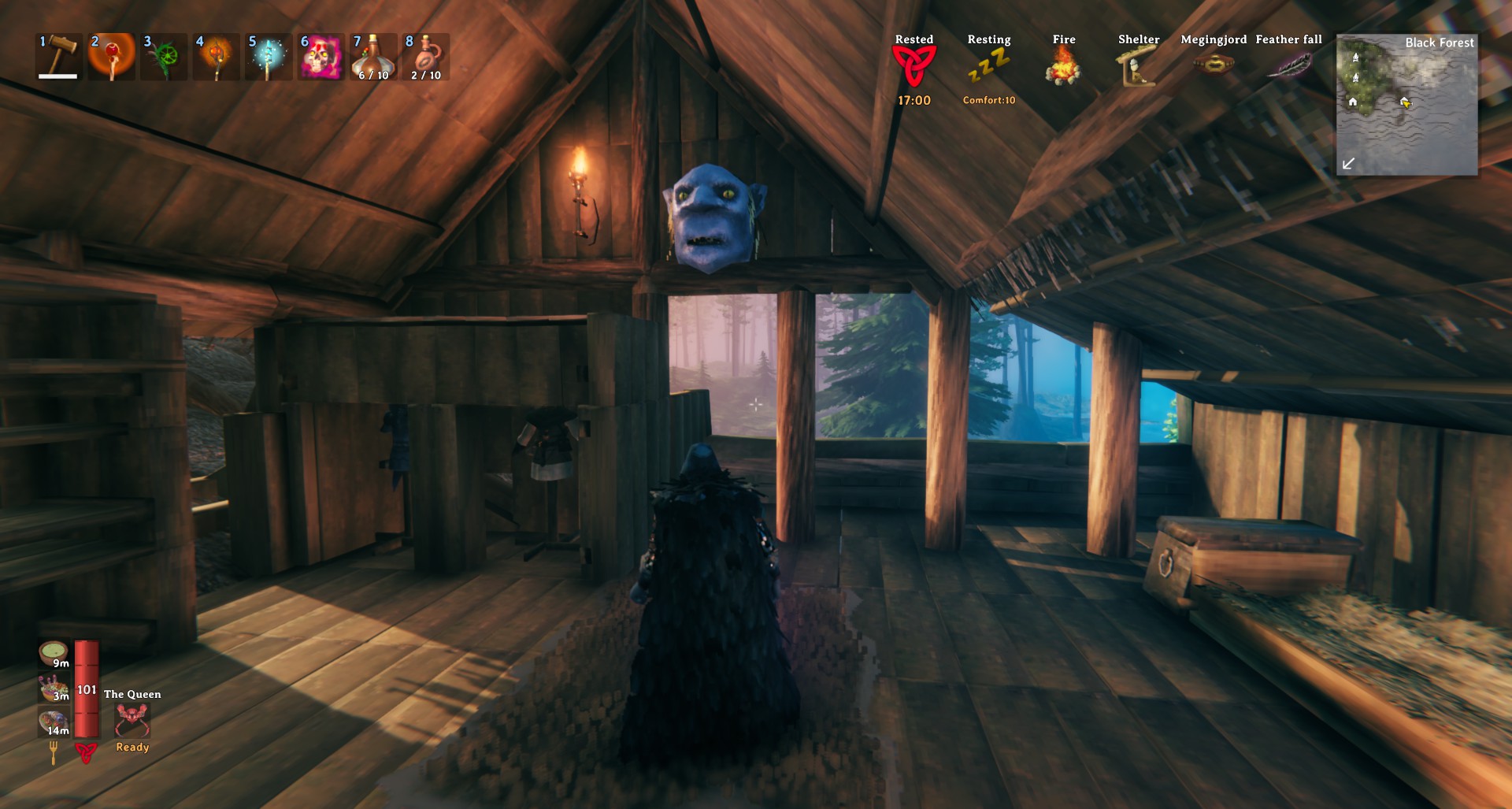
Task: Equip the icy blue staff in slot 5
Action: click(x=269, y=56)
